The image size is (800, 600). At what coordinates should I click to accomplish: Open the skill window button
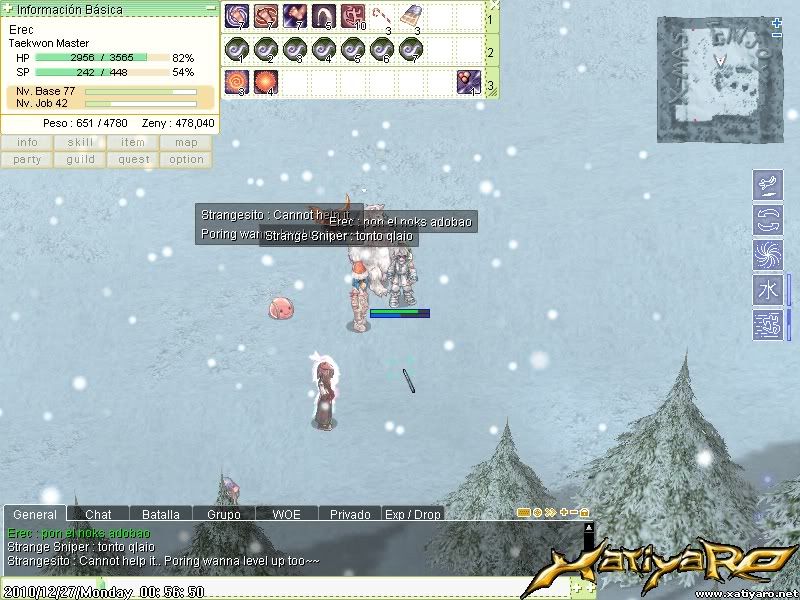pos(80,143)
